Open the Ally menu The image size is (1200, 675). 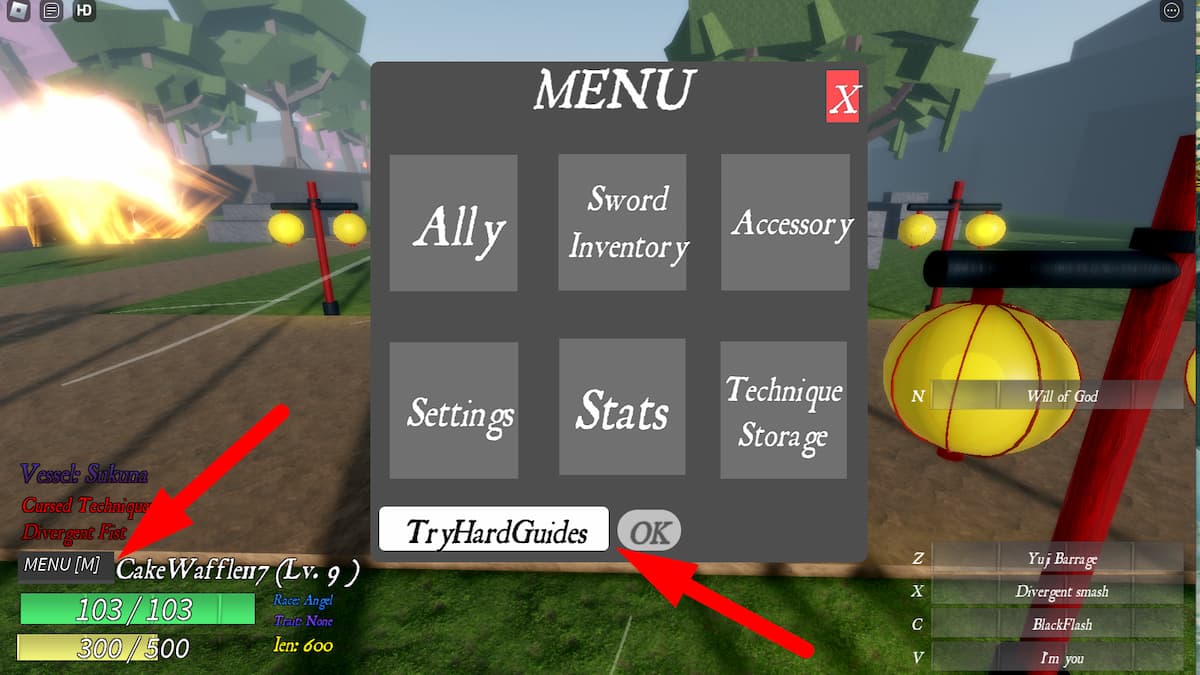pyautogui.click(x=453, y=223)
